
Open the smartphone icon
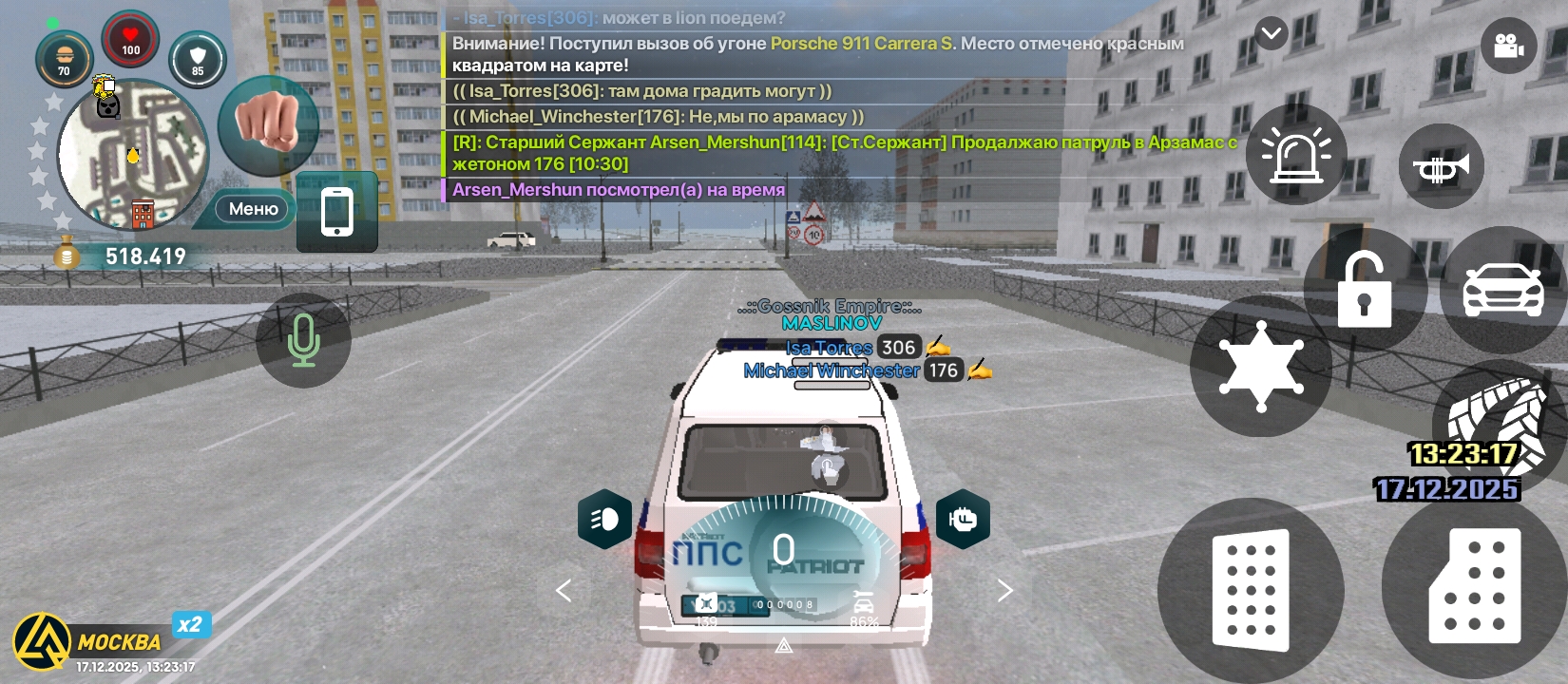pos(337,212)
